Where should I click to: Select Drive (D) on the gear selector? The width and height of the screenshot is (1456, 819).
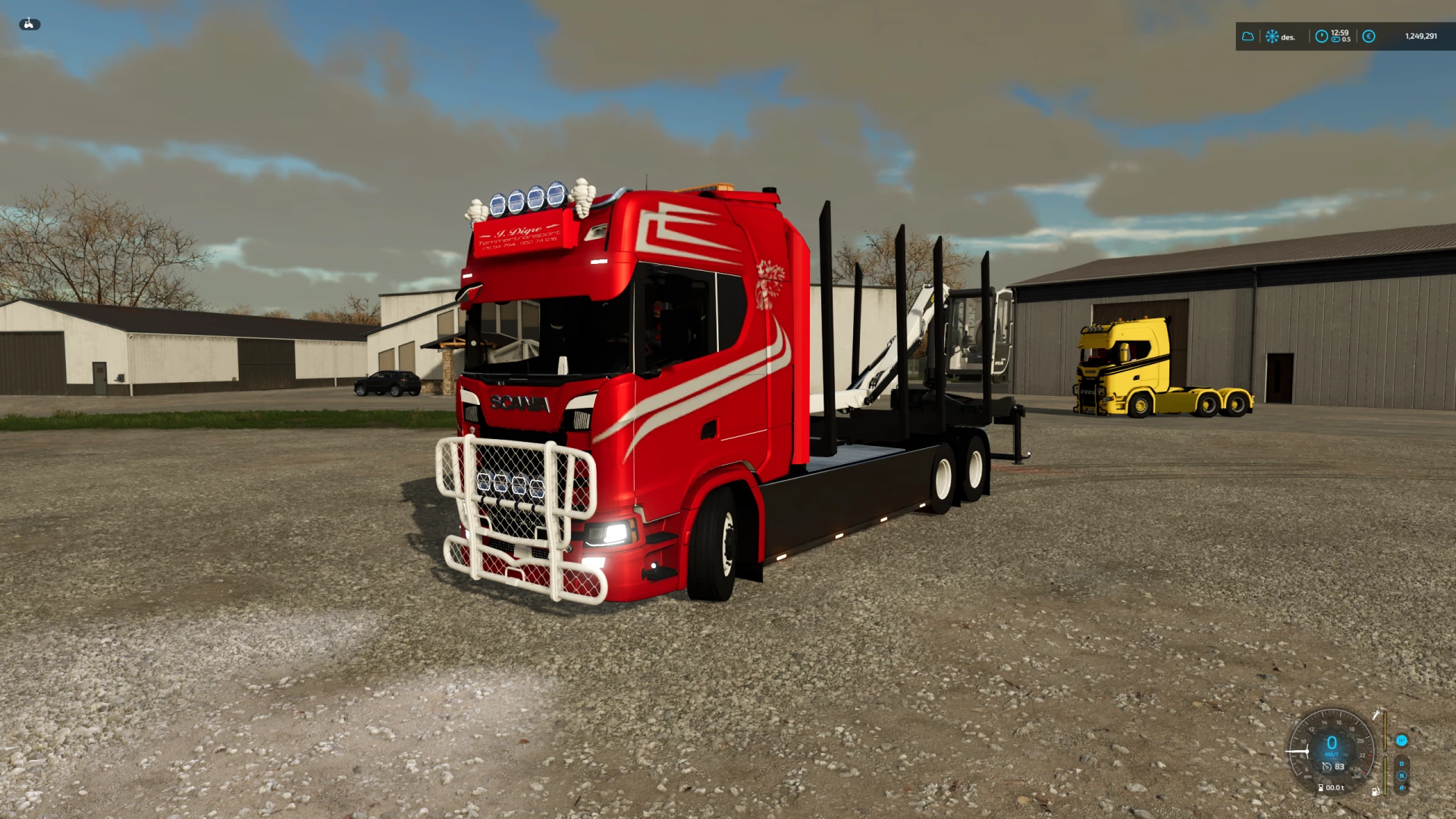(1401, 764)
